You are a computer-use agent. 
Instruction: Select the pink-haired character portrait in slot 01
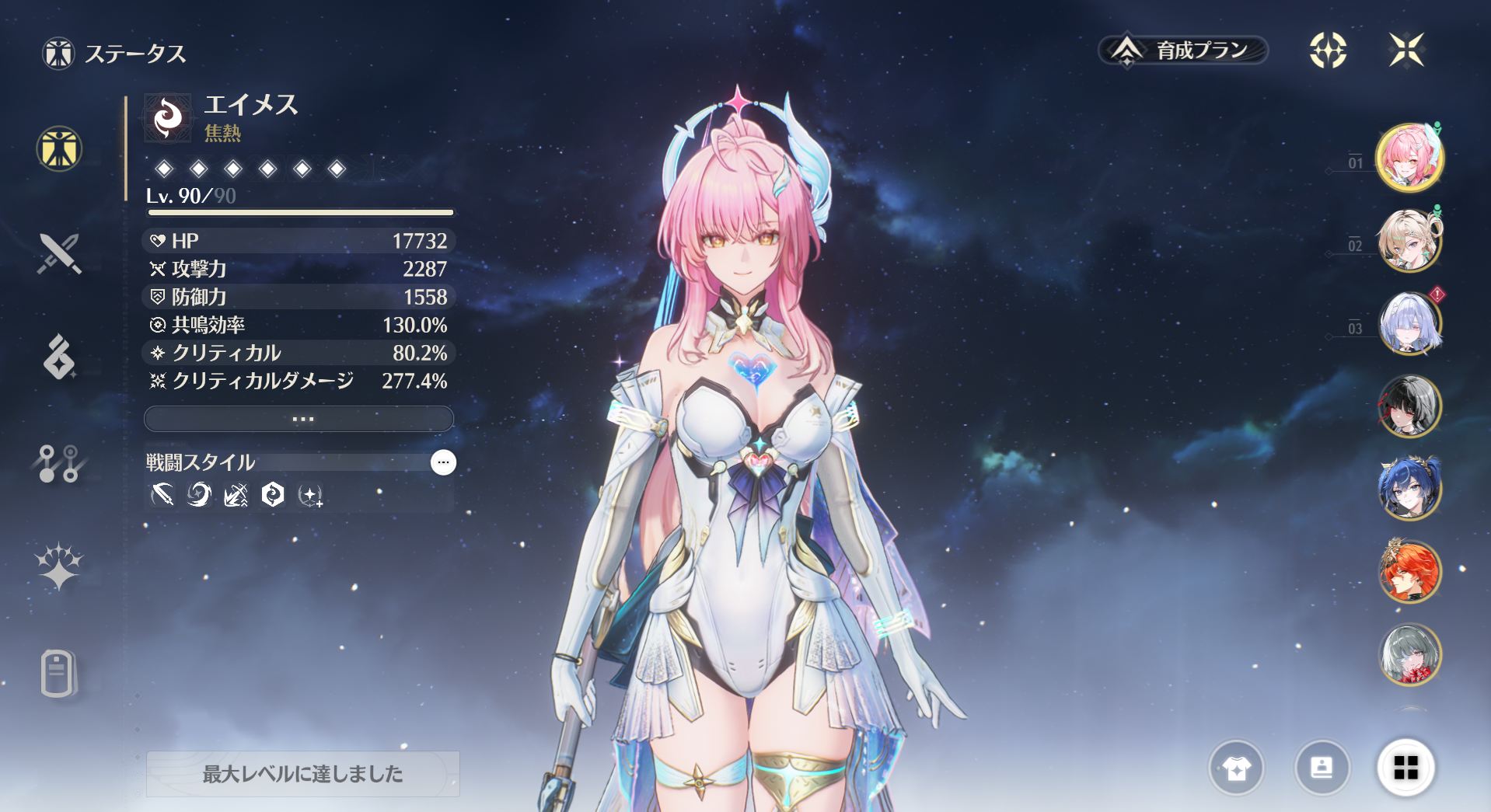(x=1409, y=158)
